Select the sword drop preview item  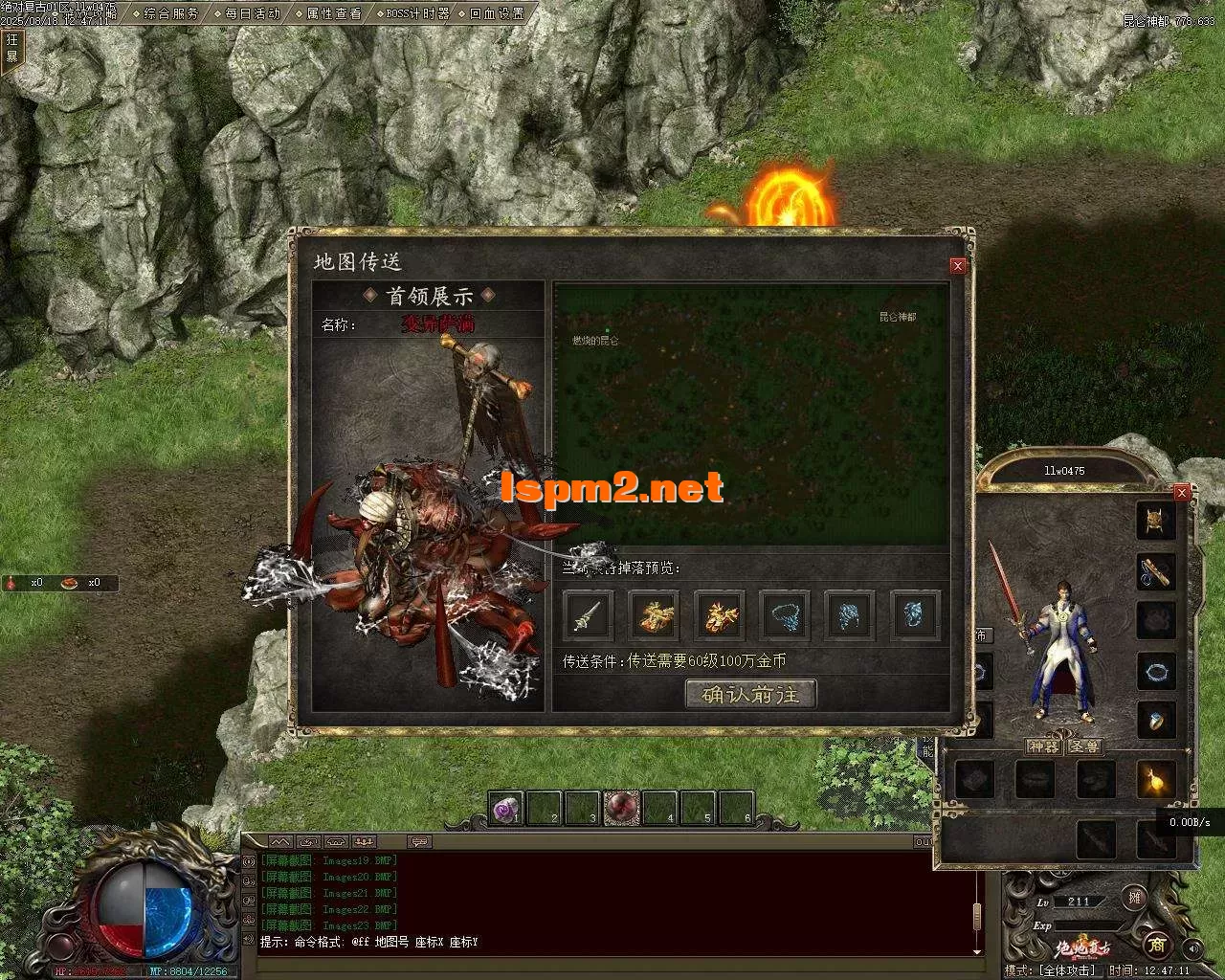(x=588, y=614)
